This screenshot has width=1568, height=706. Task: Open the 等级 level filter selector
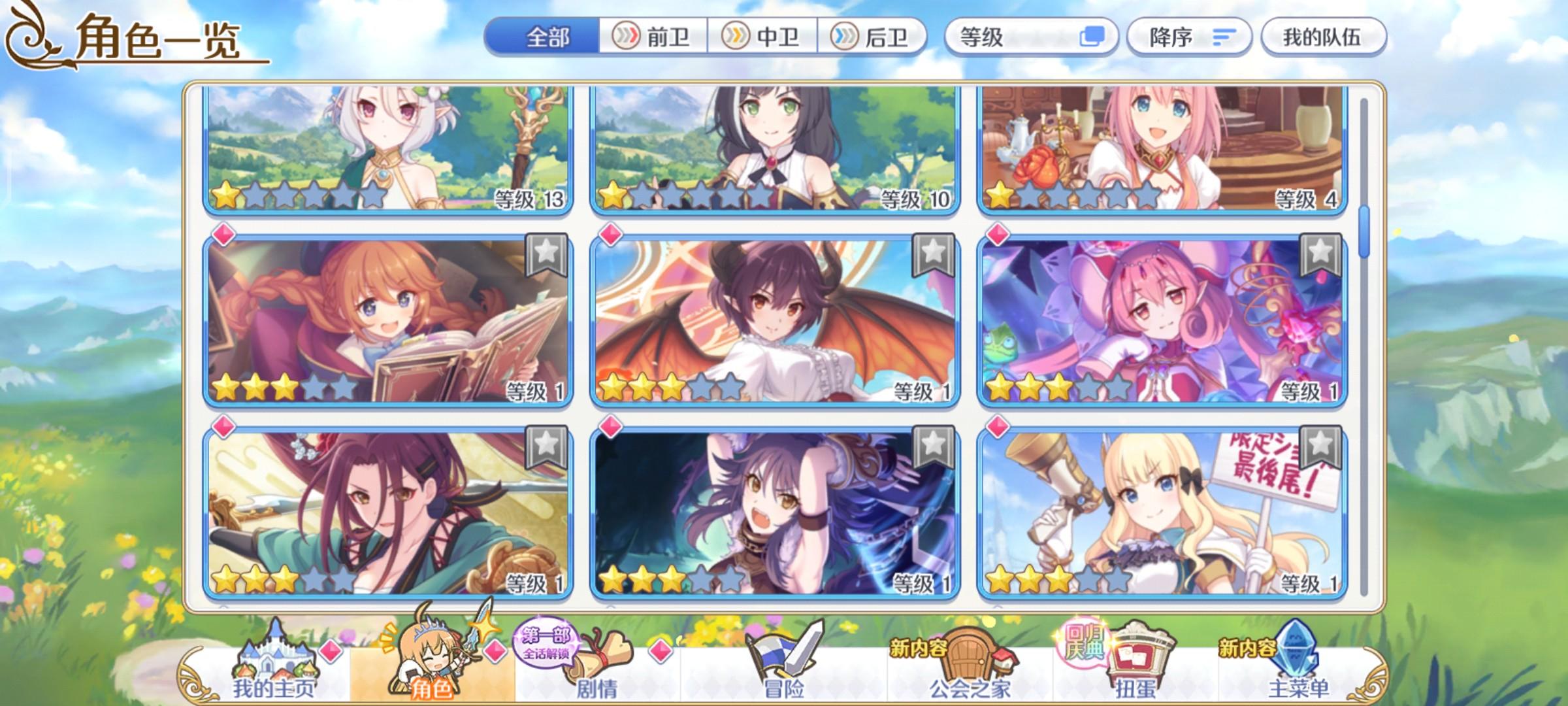pos(1000,38)
